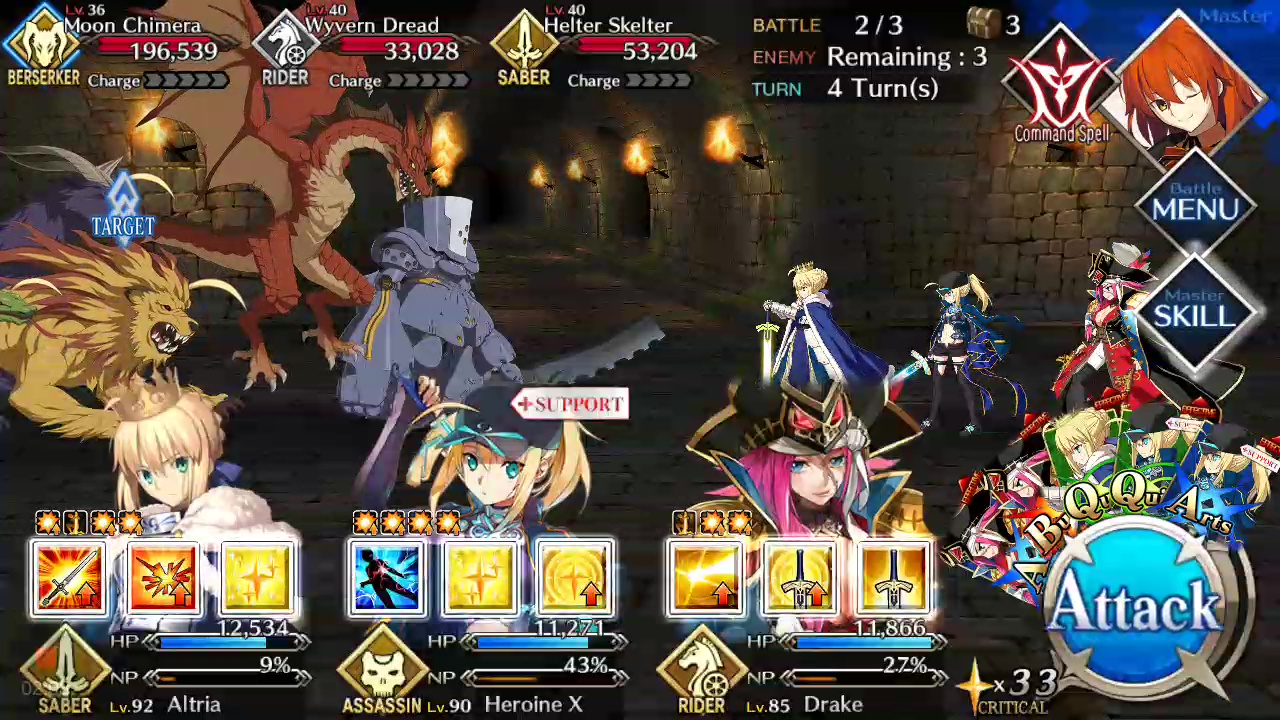Viewport: 1280px width, 720px height.
Task: Use Heroine X's blue running figure skill
Action: pyautogui.click(x=386, y=578)
